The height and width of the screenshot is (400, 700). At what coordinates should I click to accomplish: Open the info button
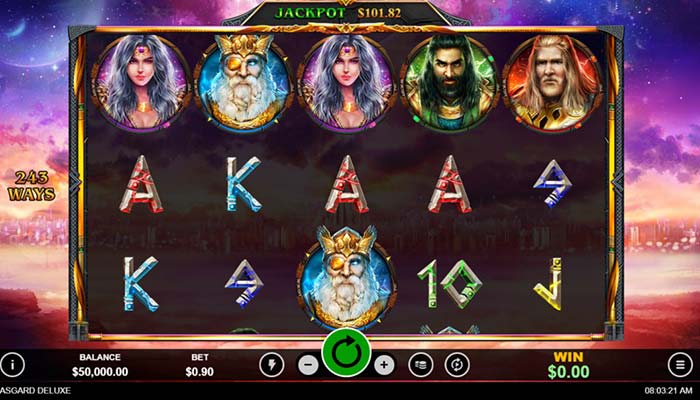coord(12,365)
